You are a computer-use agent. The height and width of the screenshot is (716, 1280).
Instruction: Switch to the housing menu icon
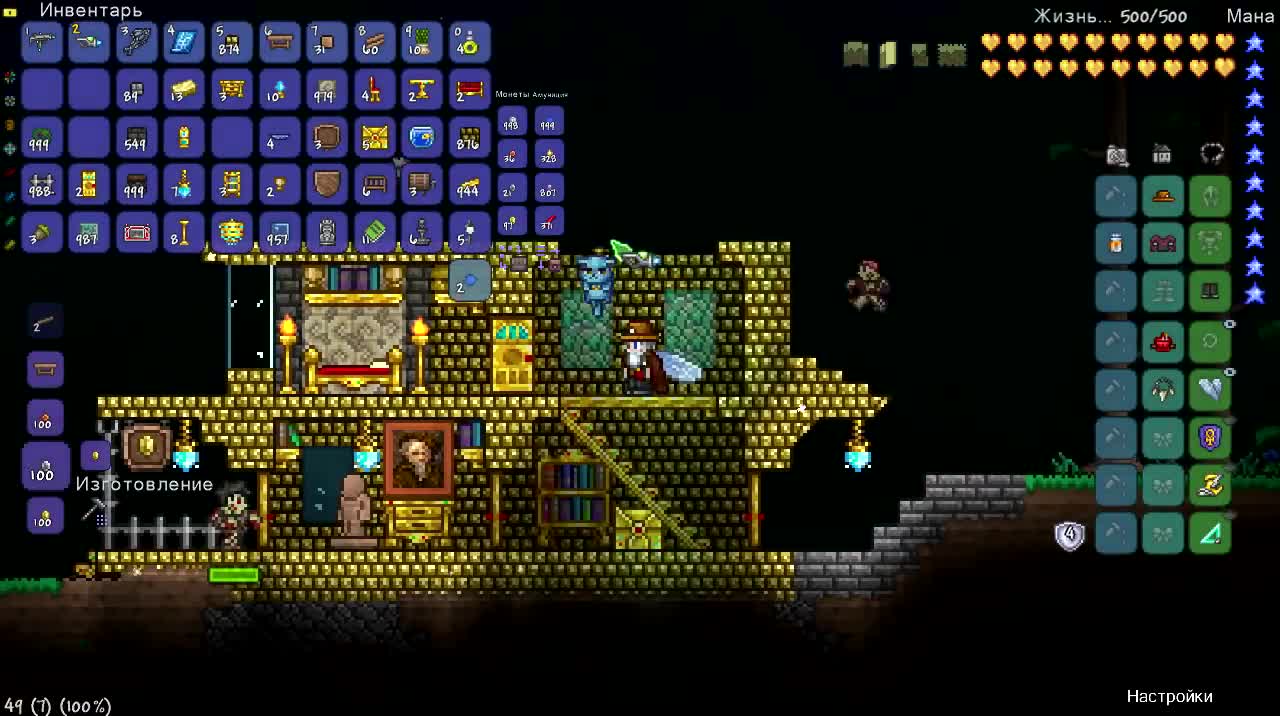[1162, 154]
